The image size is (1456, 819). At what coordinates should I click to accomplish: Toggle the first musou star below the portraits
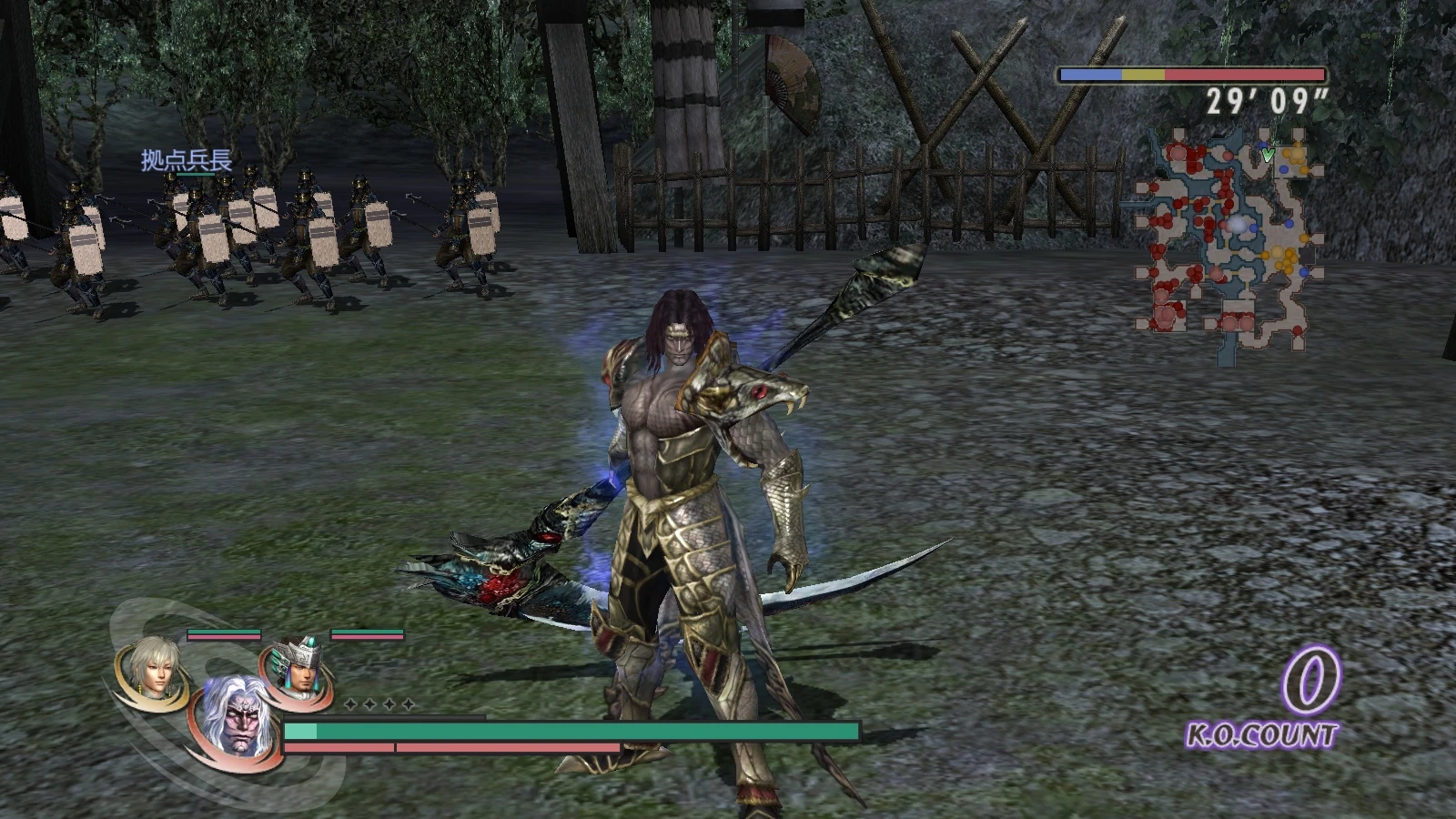pyautogui.click(x=349, y=704)
